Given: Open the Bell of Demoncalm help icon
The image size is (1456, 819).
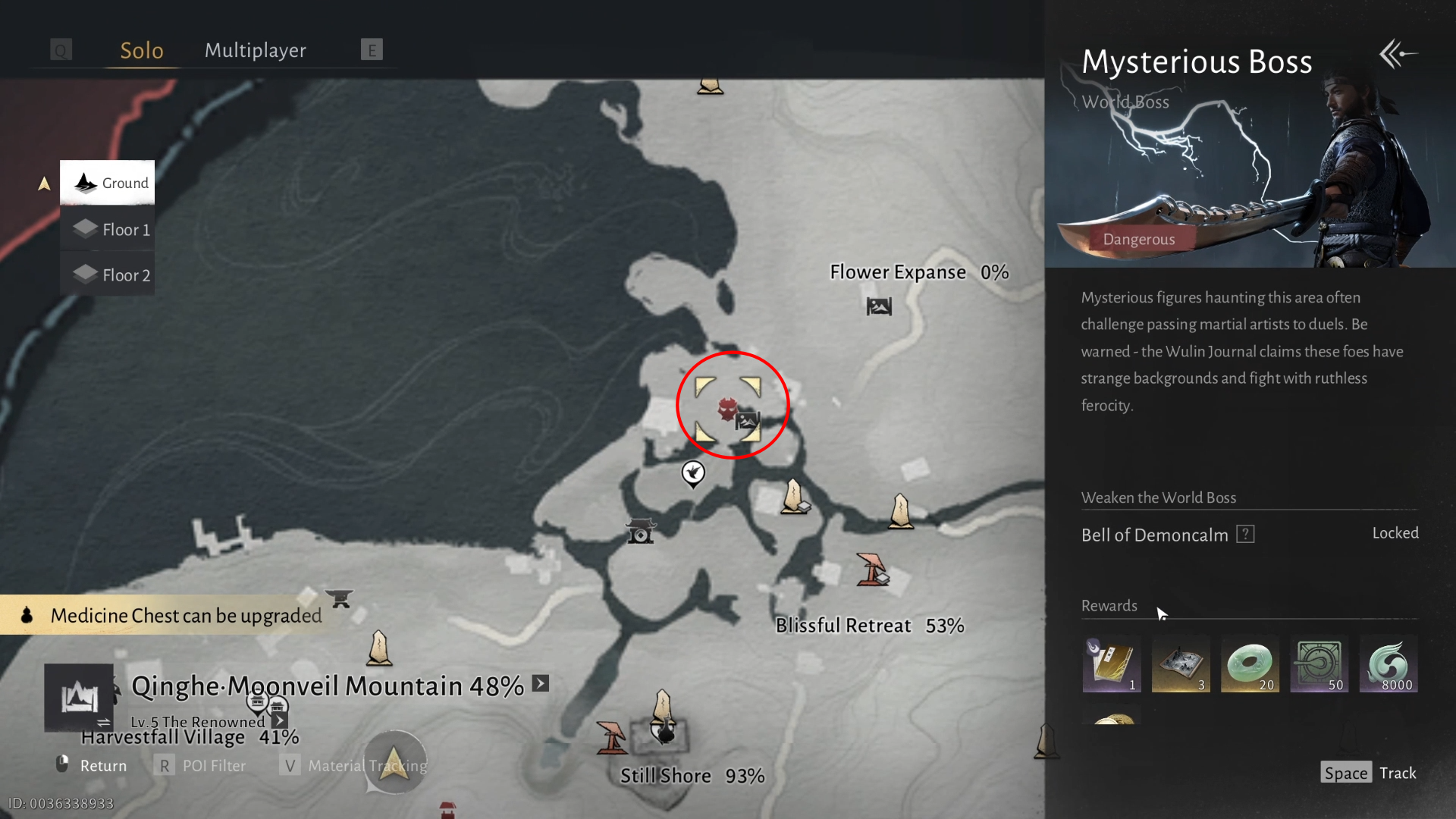Looking at the screenshot, I should click(1245, 534).
